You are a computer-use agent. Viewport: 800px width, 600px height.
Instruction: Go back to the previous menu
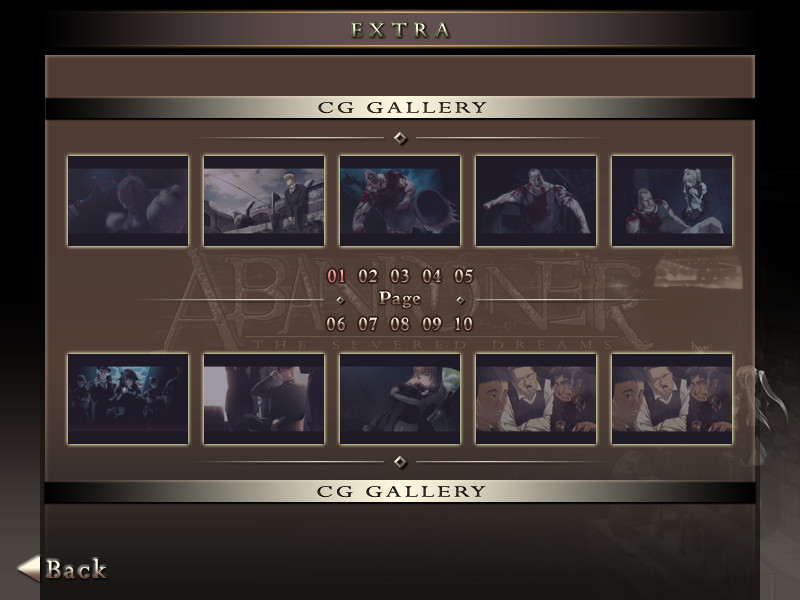[64, 569]
